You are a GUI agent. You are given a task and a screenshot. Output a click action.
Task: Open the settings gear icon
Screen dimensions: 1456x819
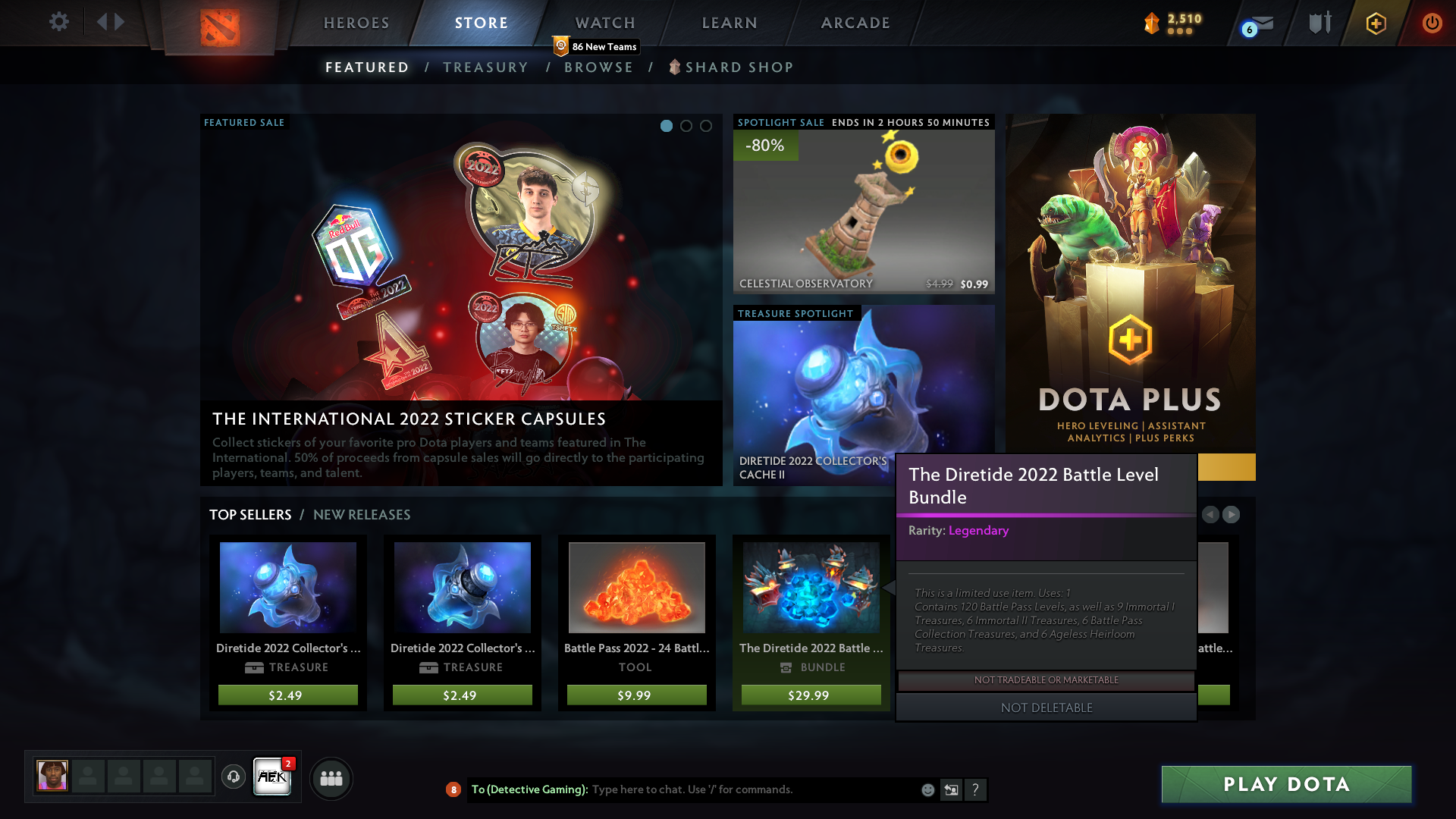[59, 23]
